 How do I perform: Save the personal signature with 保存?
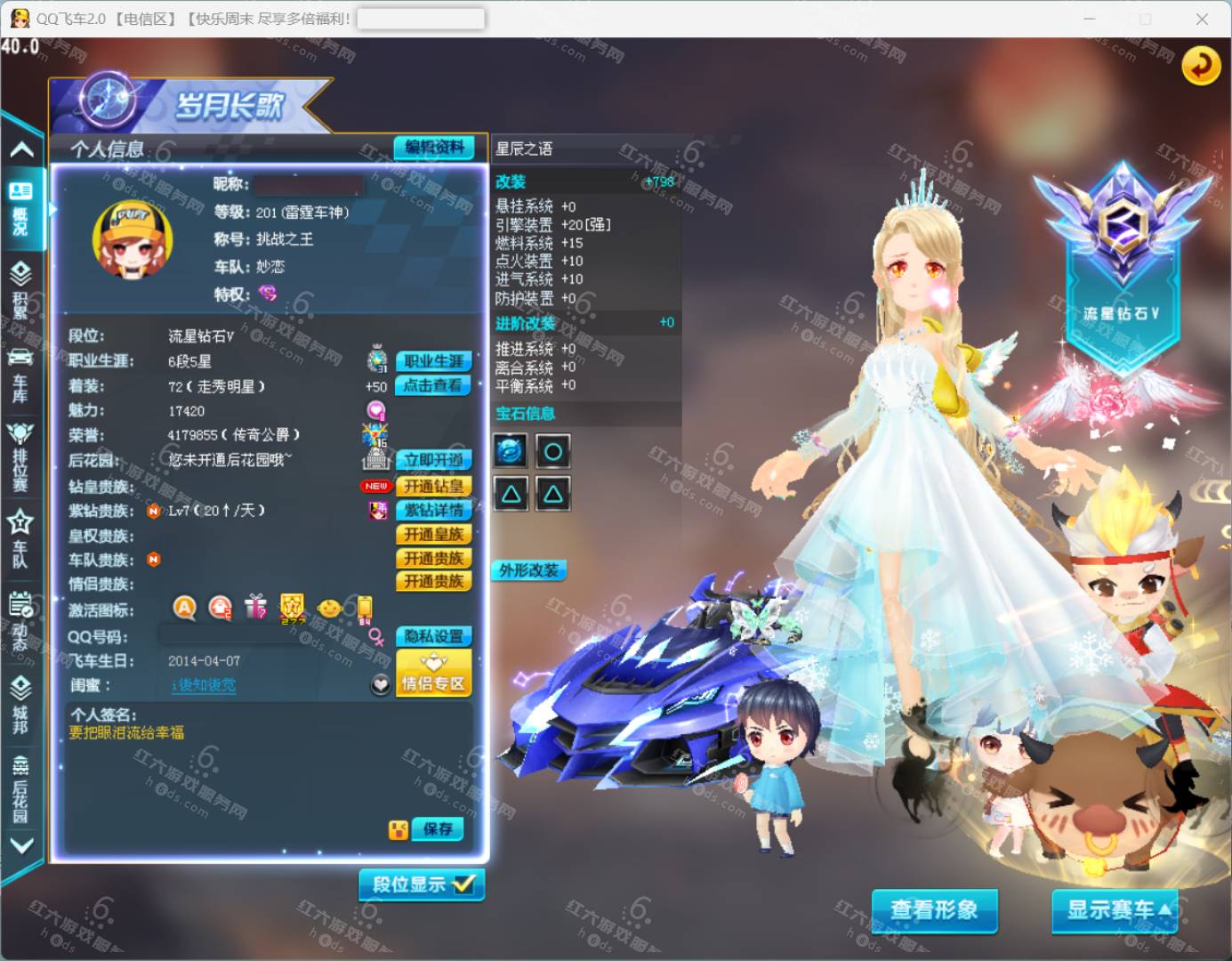[438, 829]
